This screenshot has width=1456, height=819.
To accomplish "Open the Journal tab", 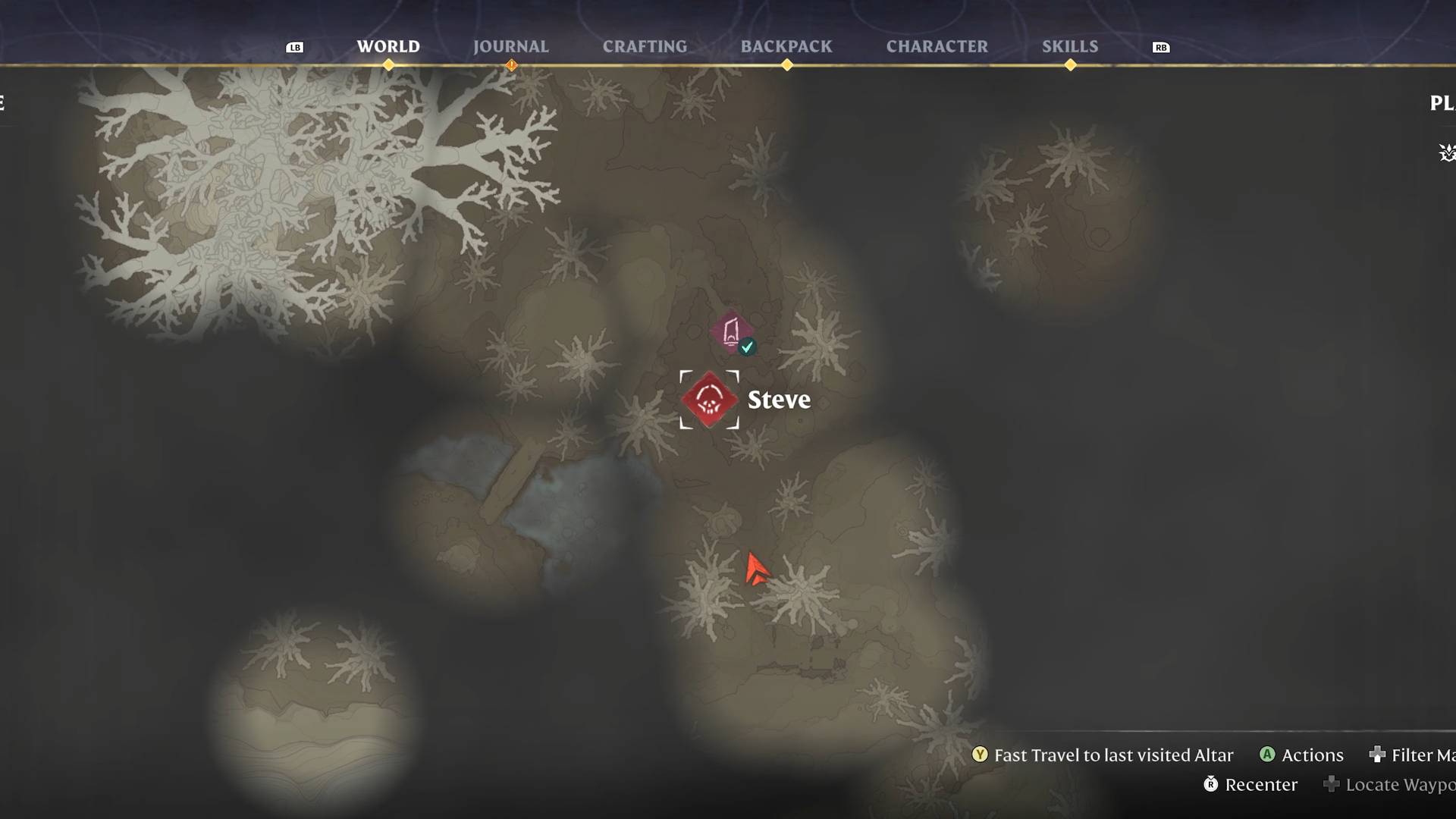I will pos(510,46).
